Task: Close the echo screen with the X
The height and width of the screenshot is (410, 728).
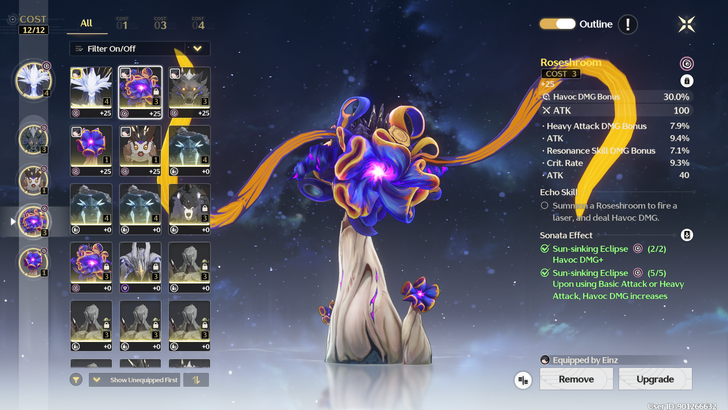Action: click(687, 24)
